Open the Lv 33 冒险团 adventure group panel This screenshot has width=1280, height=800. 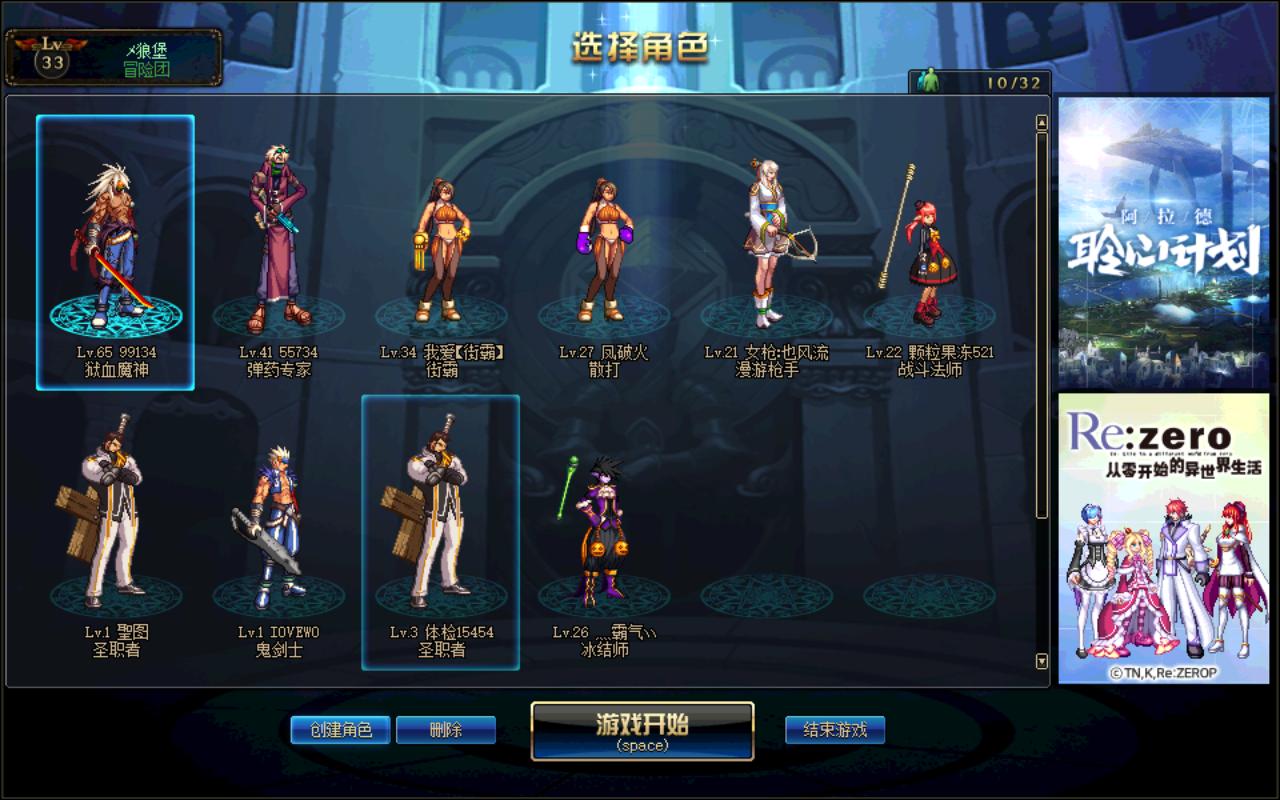tap(113, 57)
